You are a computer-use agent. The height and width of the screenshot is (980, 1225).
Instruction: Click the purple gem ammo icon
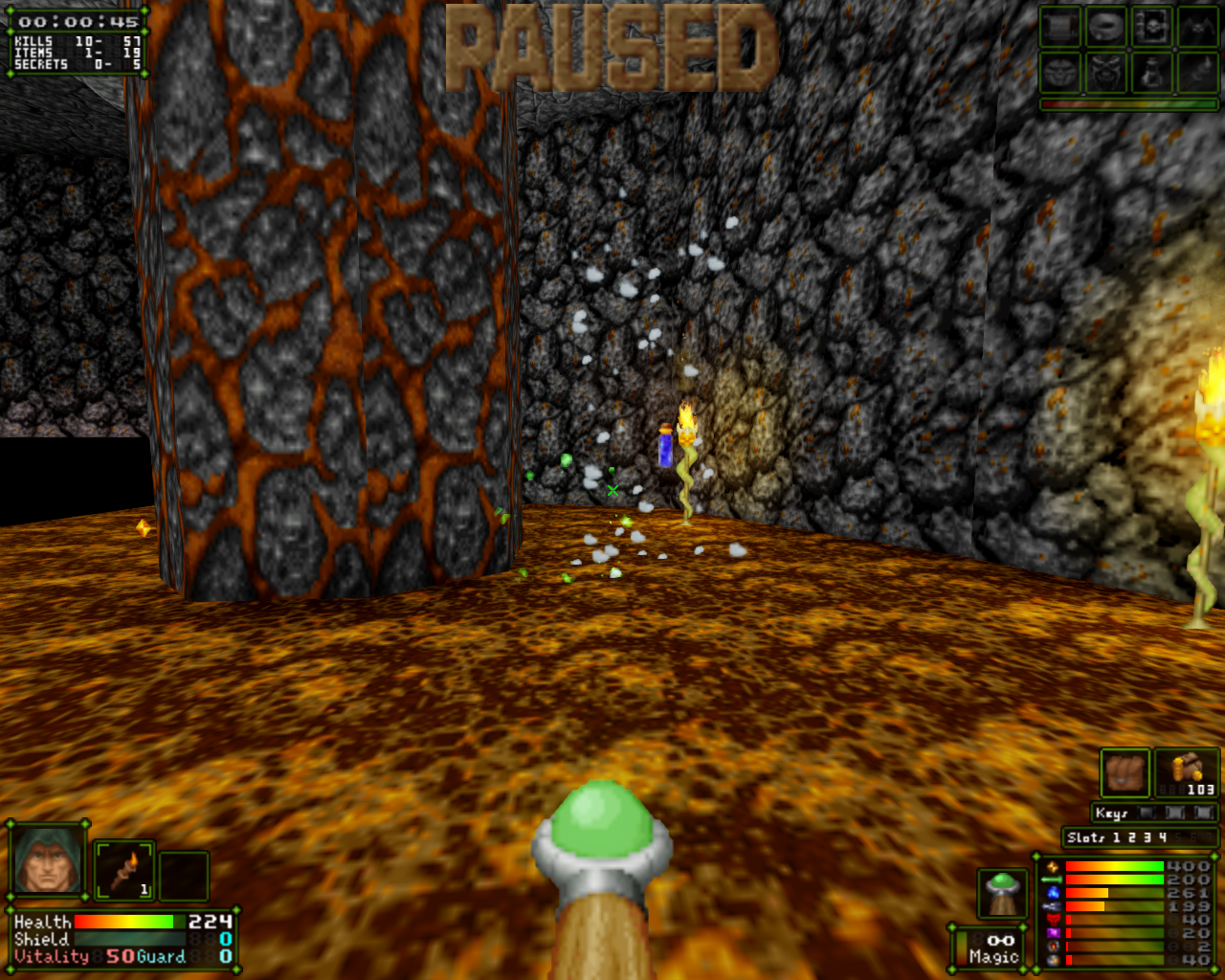pyautogui.click(x=1053, y=933)
